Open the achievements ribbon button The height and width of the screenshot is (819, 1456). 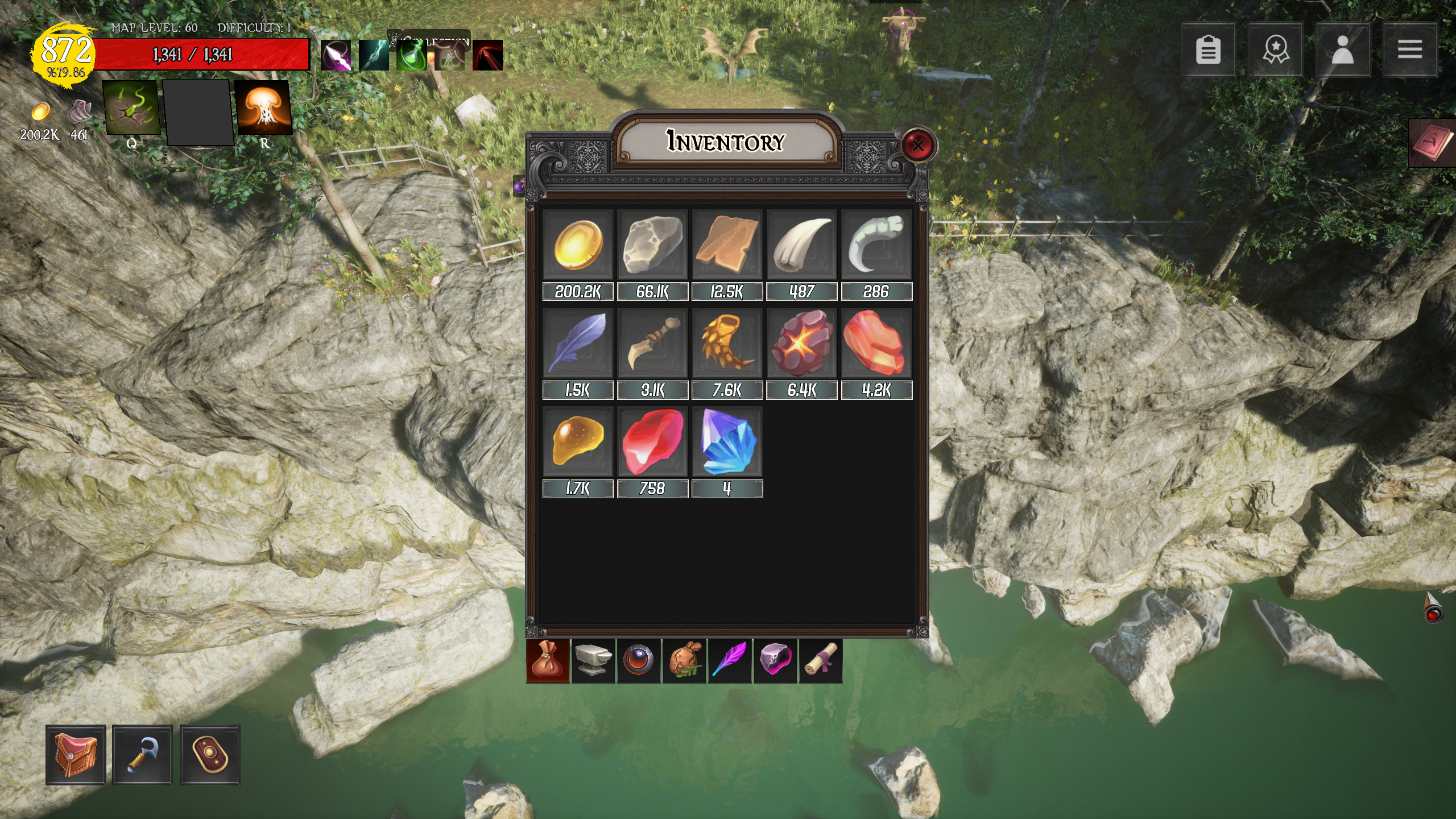click(1275, 50)
